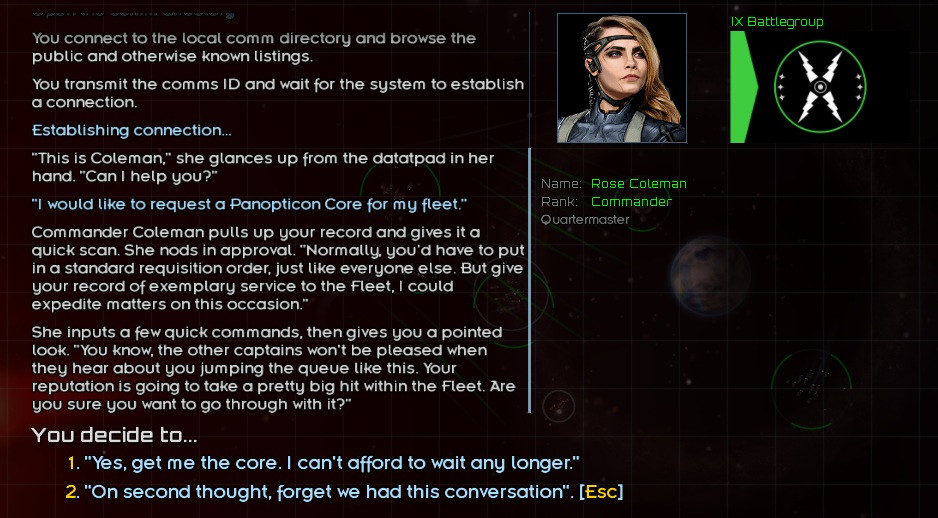The width and height of the screenshot is (938, 518).
Task: Click the IX Battlegroup faction emblem
Action: [x=819, y=86]
